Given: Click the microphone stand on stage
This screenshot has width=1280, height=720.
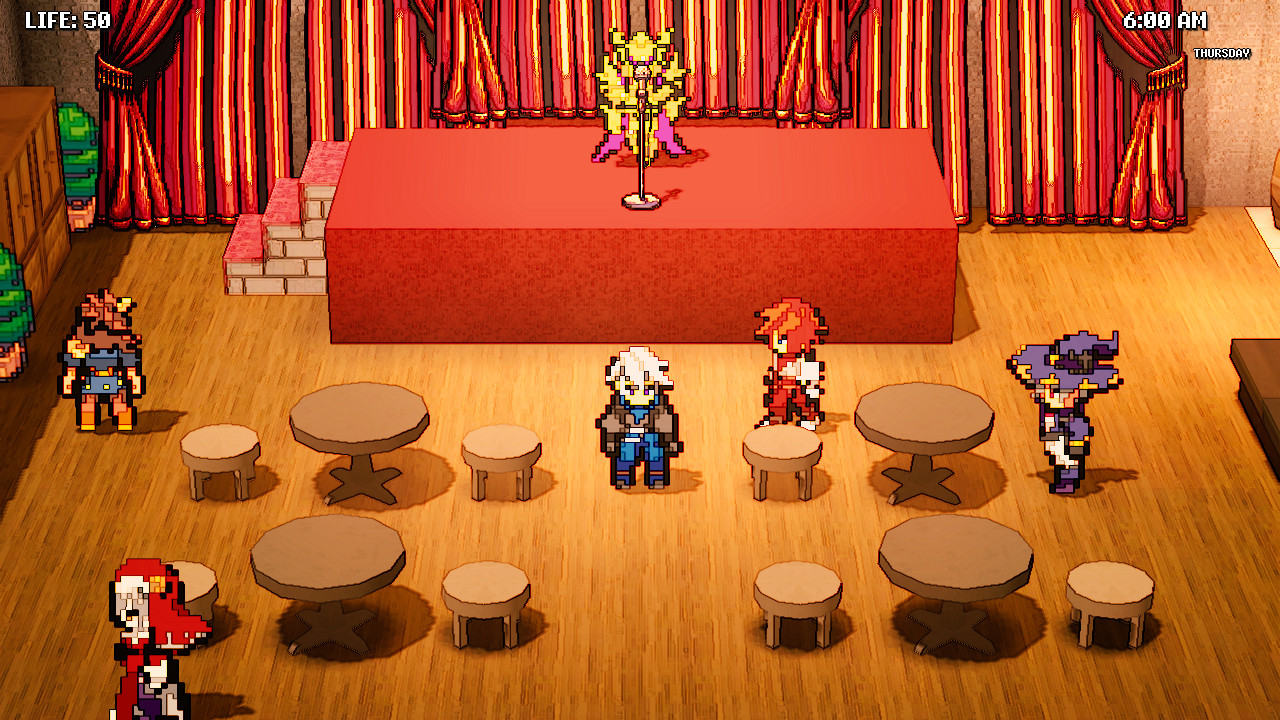Looking at the screenshot, I should coord(642,175).
